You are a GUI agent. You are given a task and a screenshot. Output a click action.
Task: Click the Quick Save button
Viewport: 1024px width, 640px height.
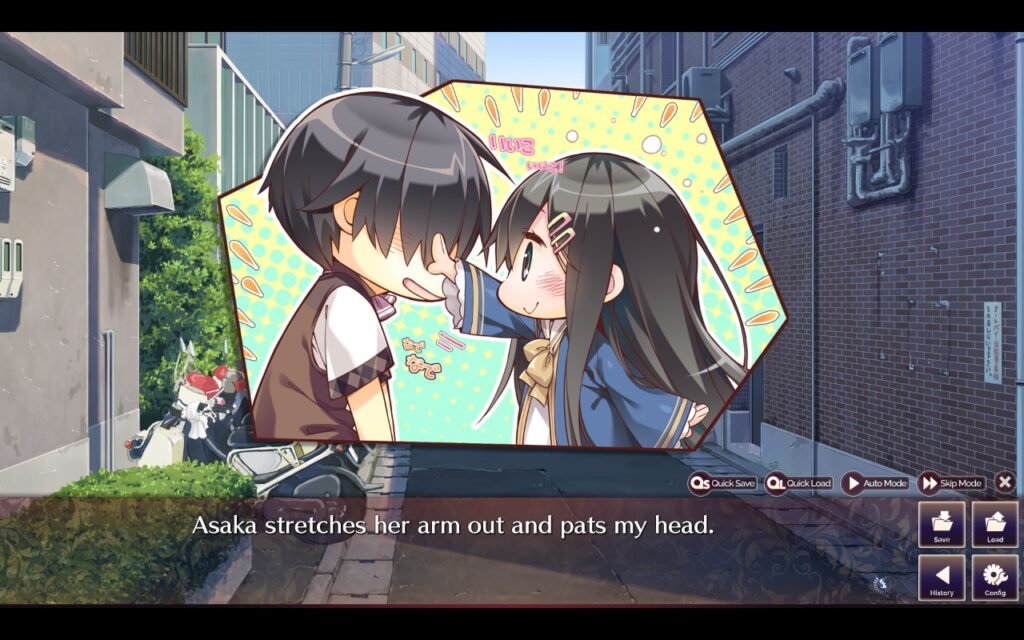722,483
